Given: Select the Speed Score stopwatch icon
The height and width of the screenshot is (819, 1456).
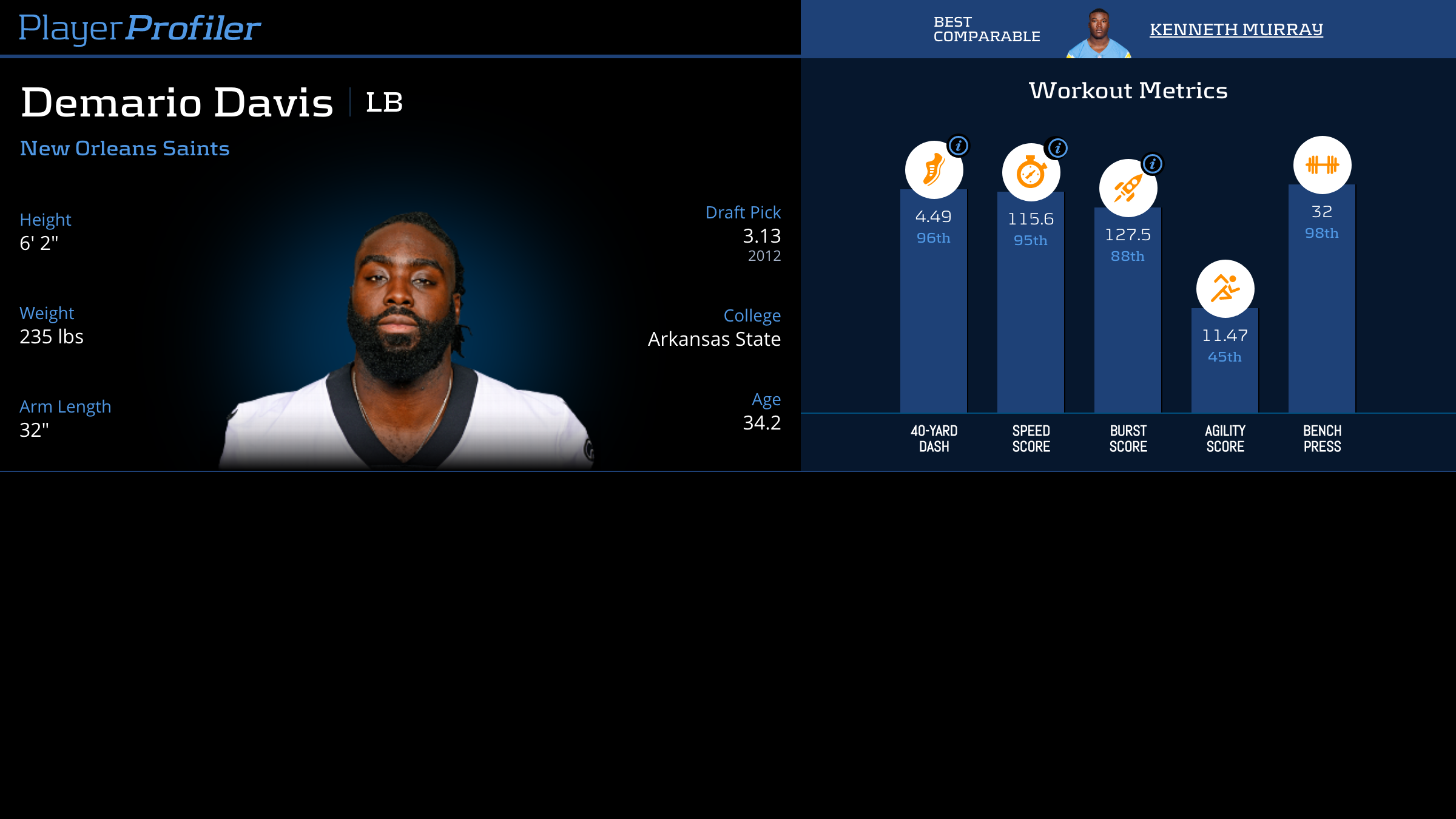Looking at the screenshot, I should [x=1031, y=172].
